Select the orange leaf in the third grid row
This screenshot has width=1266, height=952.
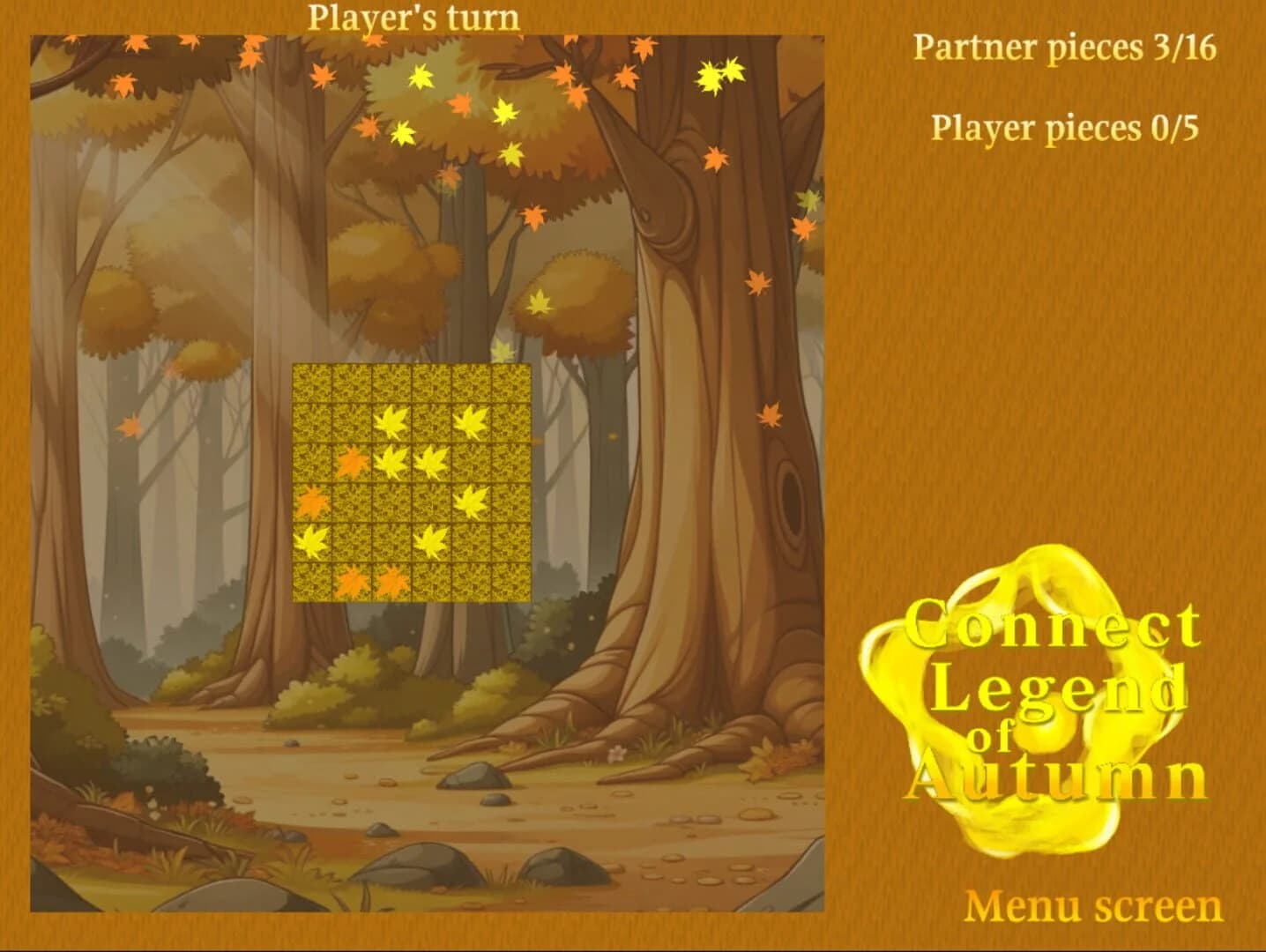(x=354, y=462)
